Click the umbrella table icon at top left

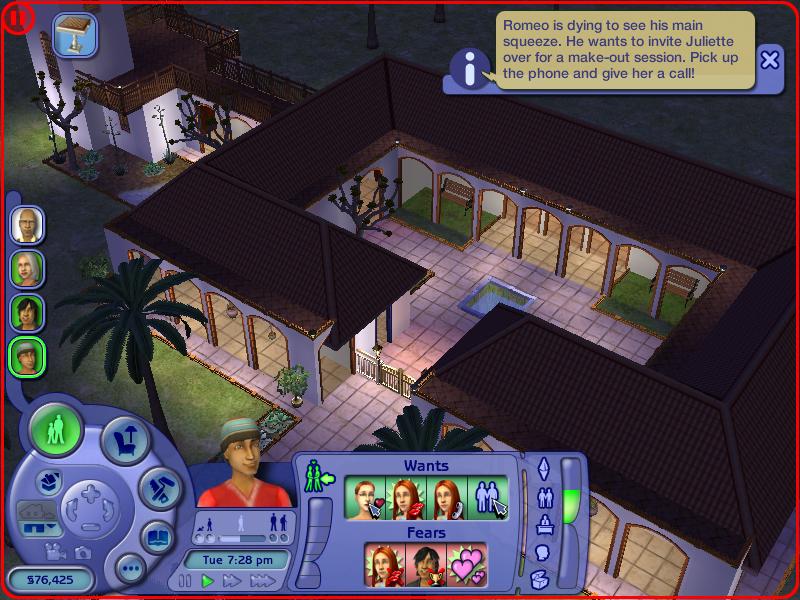tap(72, 32)
